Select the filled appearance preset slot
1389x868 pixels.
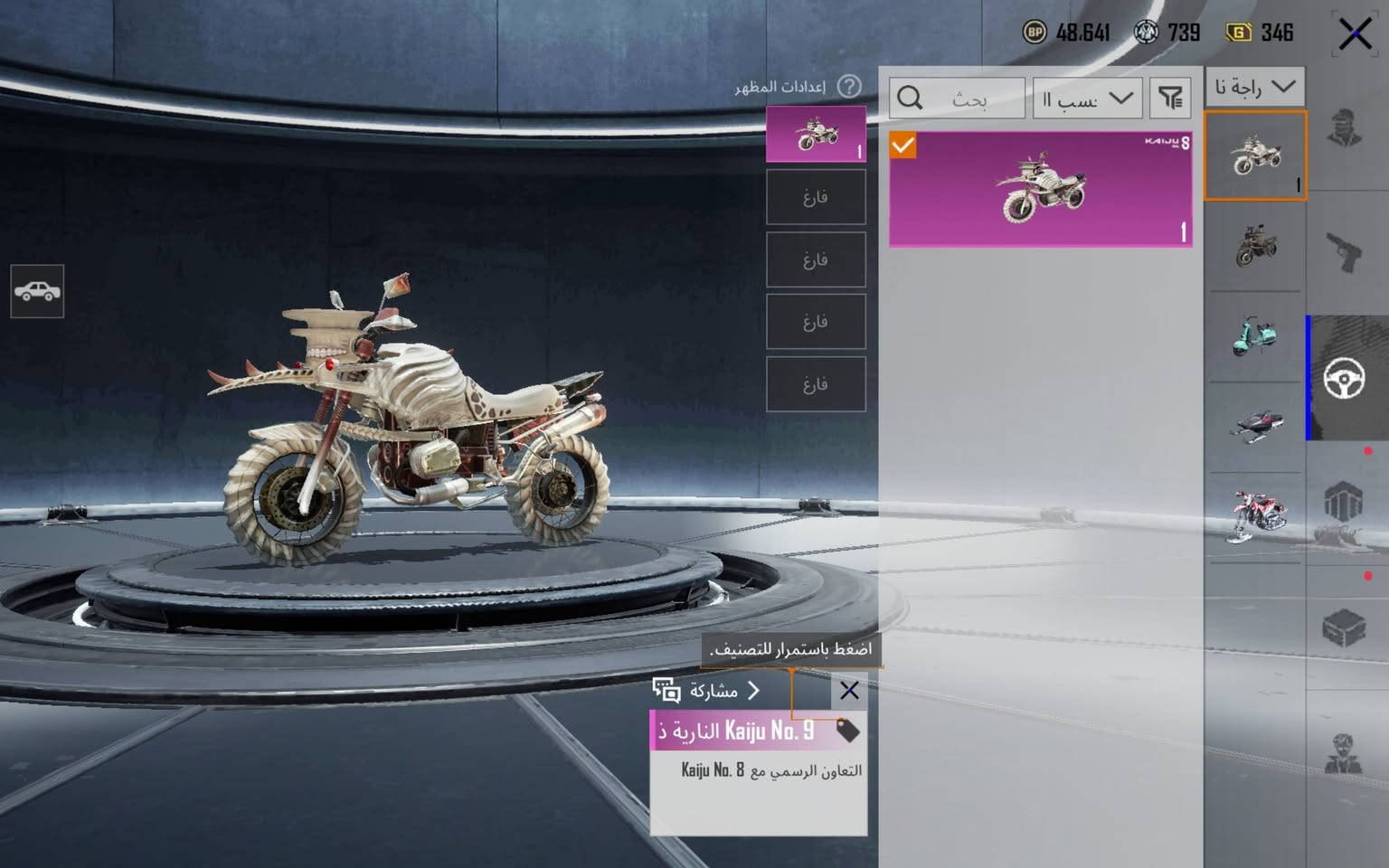point(816,135)
